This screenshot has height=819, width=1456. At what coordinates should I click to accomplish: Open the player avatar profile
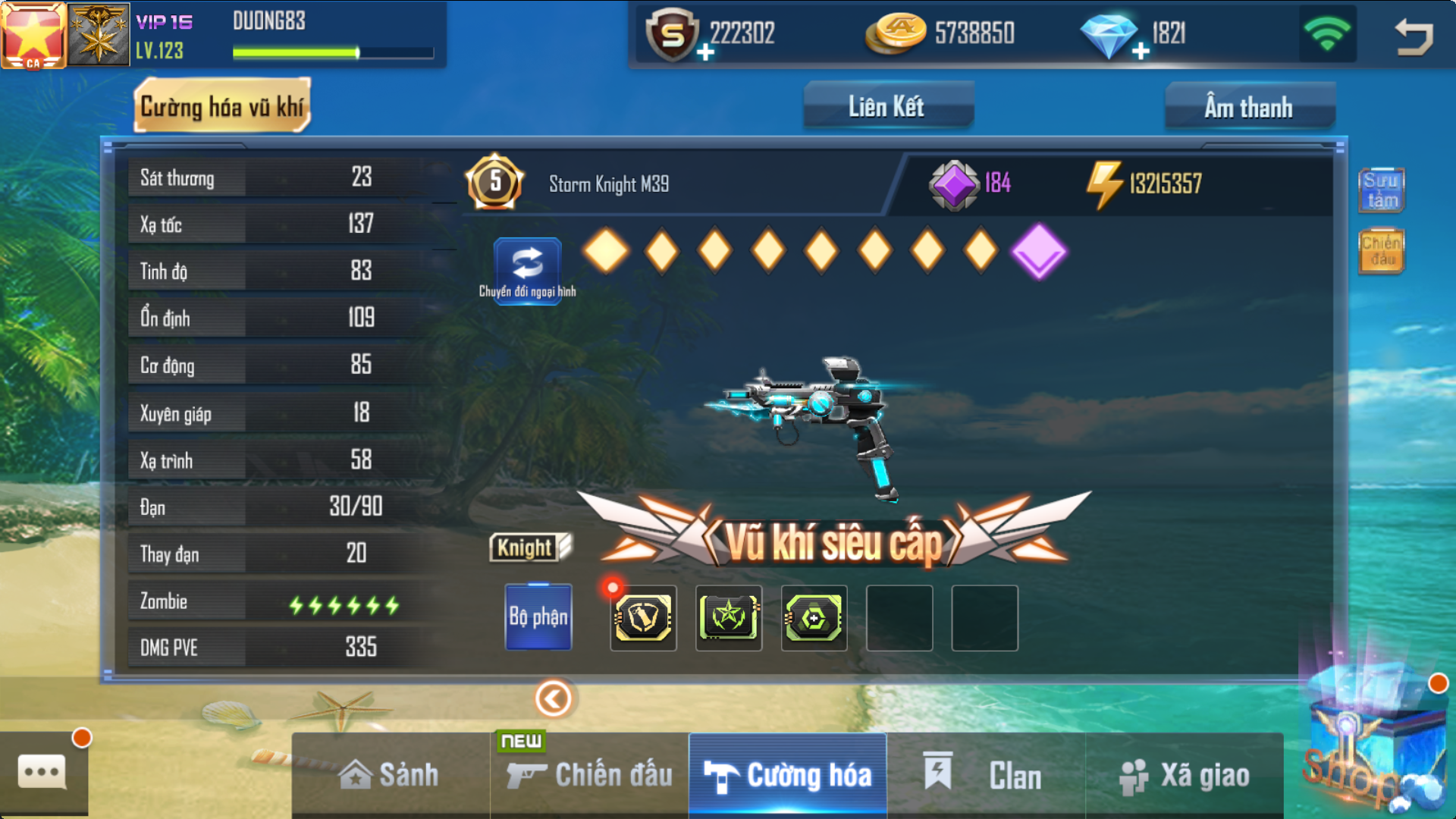click(x=33, y=35)
